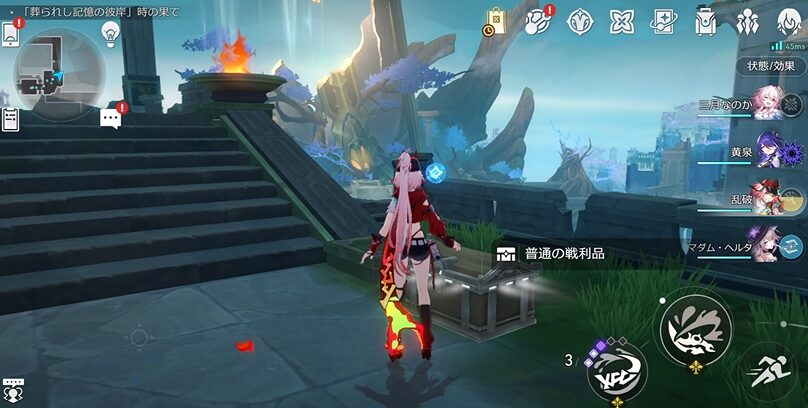Tap the sprint running-figure button
The image size is (808, 408).
pos(771,373)
